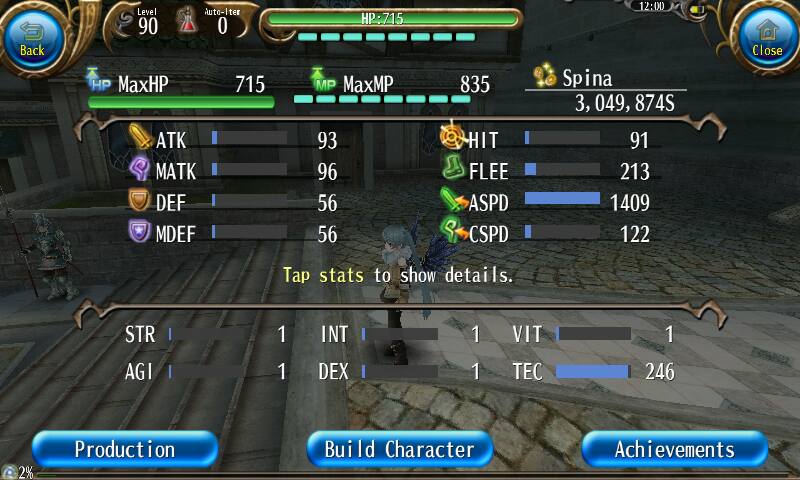Show INT attribute details

400,335
